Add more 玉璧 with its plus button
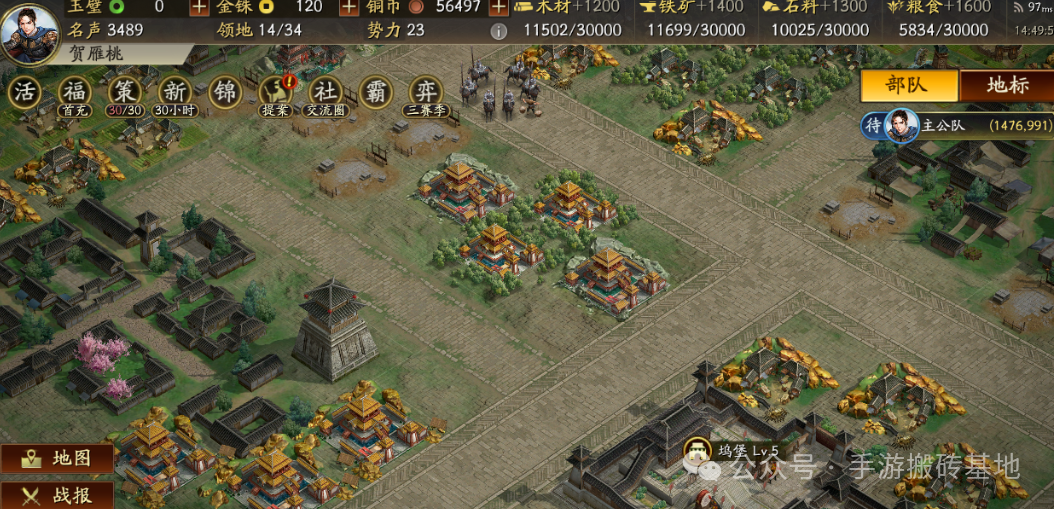1054x509 pixels. 199,6
